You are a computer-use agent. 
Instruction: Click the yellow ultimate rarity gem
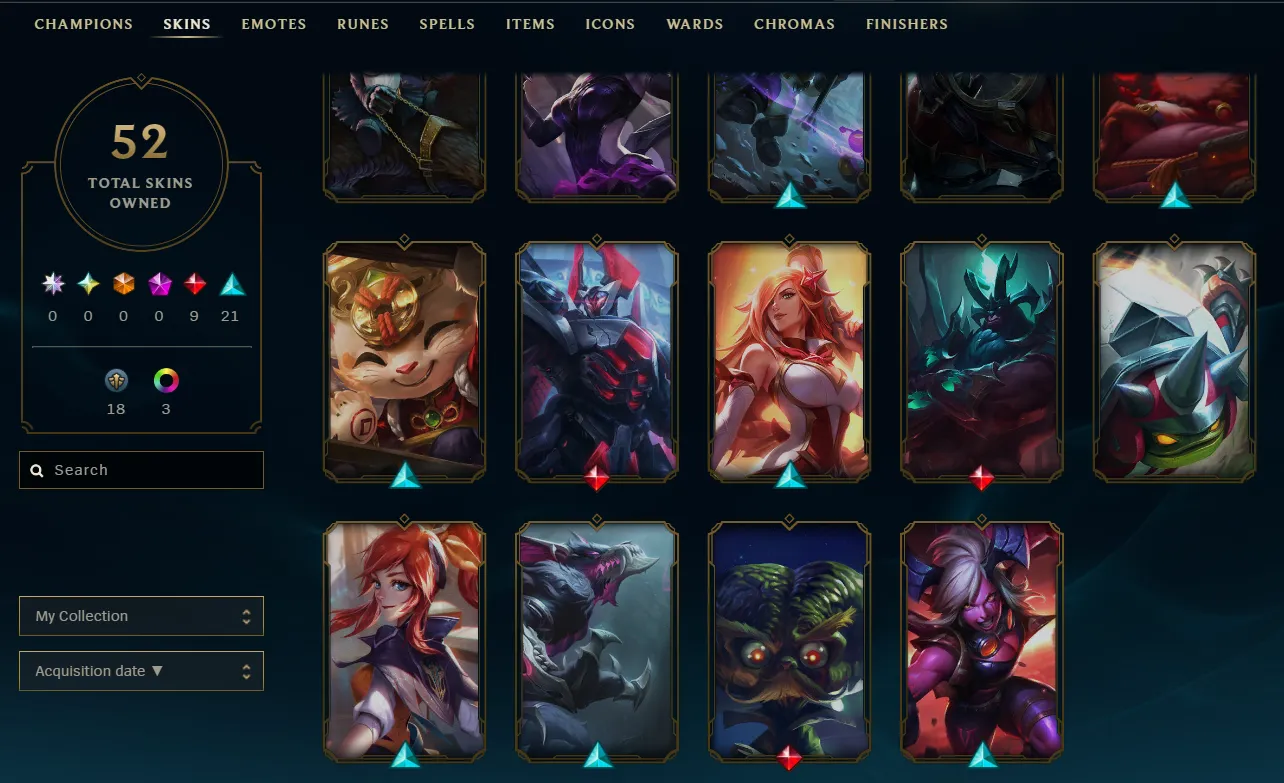click(88, 283)
